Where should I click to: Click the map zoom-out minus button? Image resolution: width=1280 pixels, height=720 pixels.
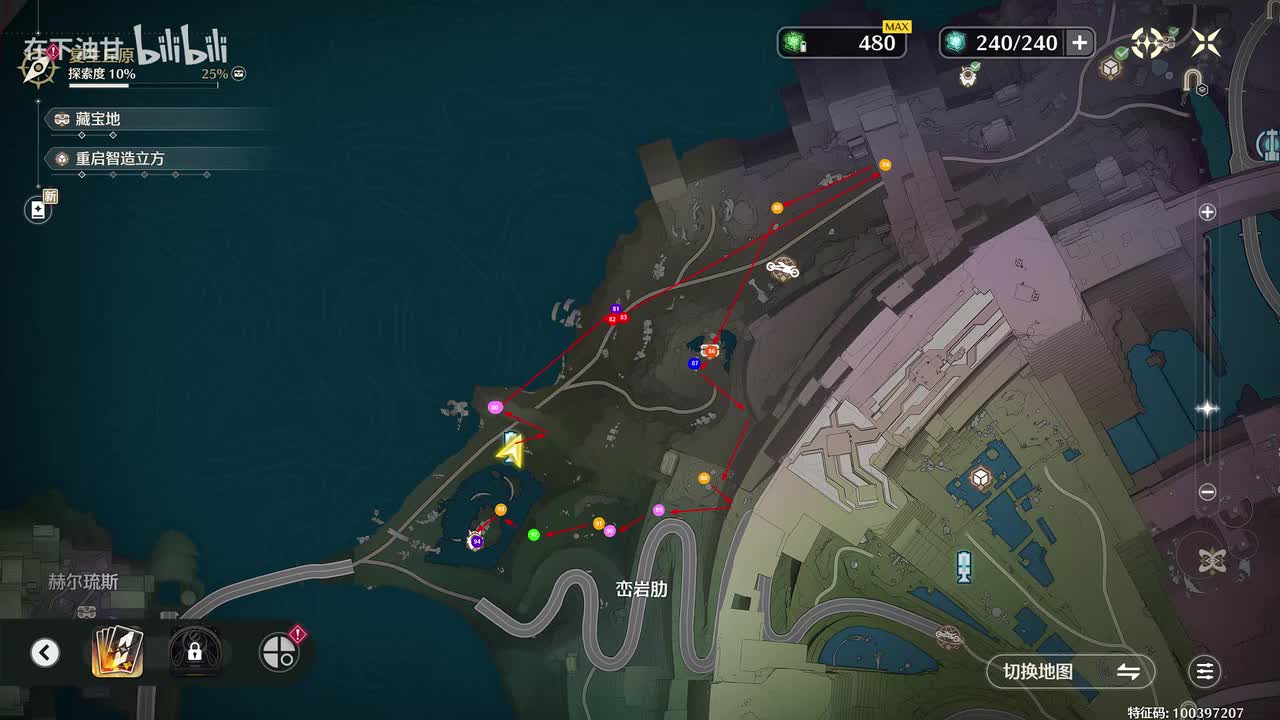[1207, 492]
